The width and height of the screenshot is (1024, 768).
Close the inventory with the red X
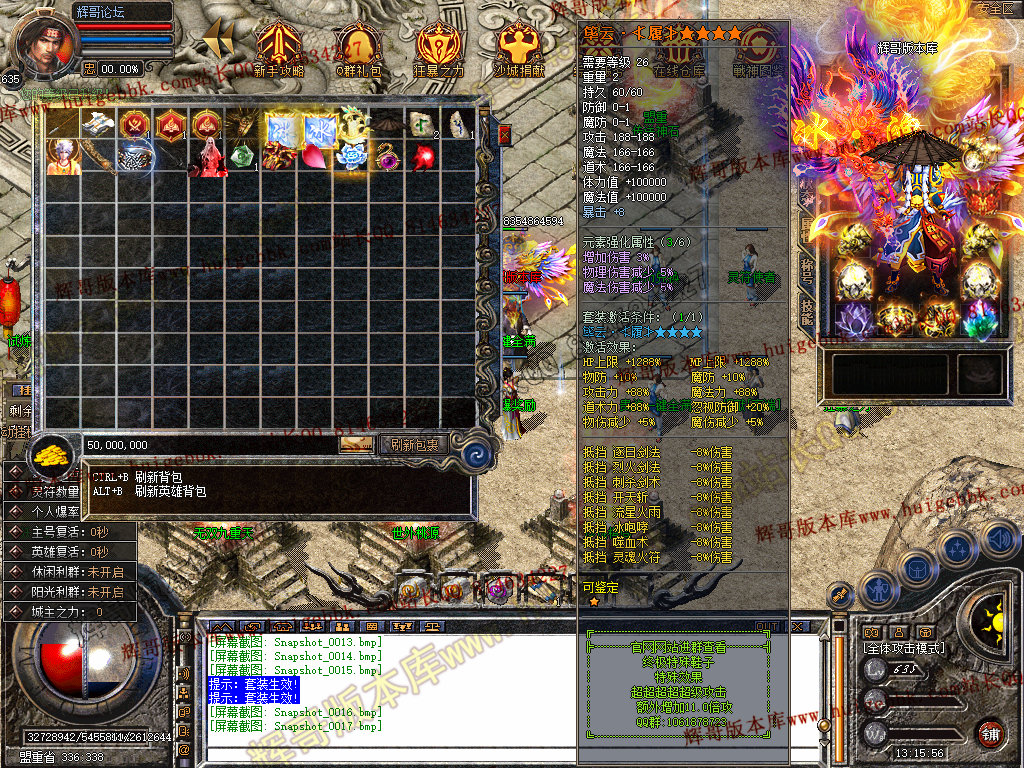click(504, 134)
